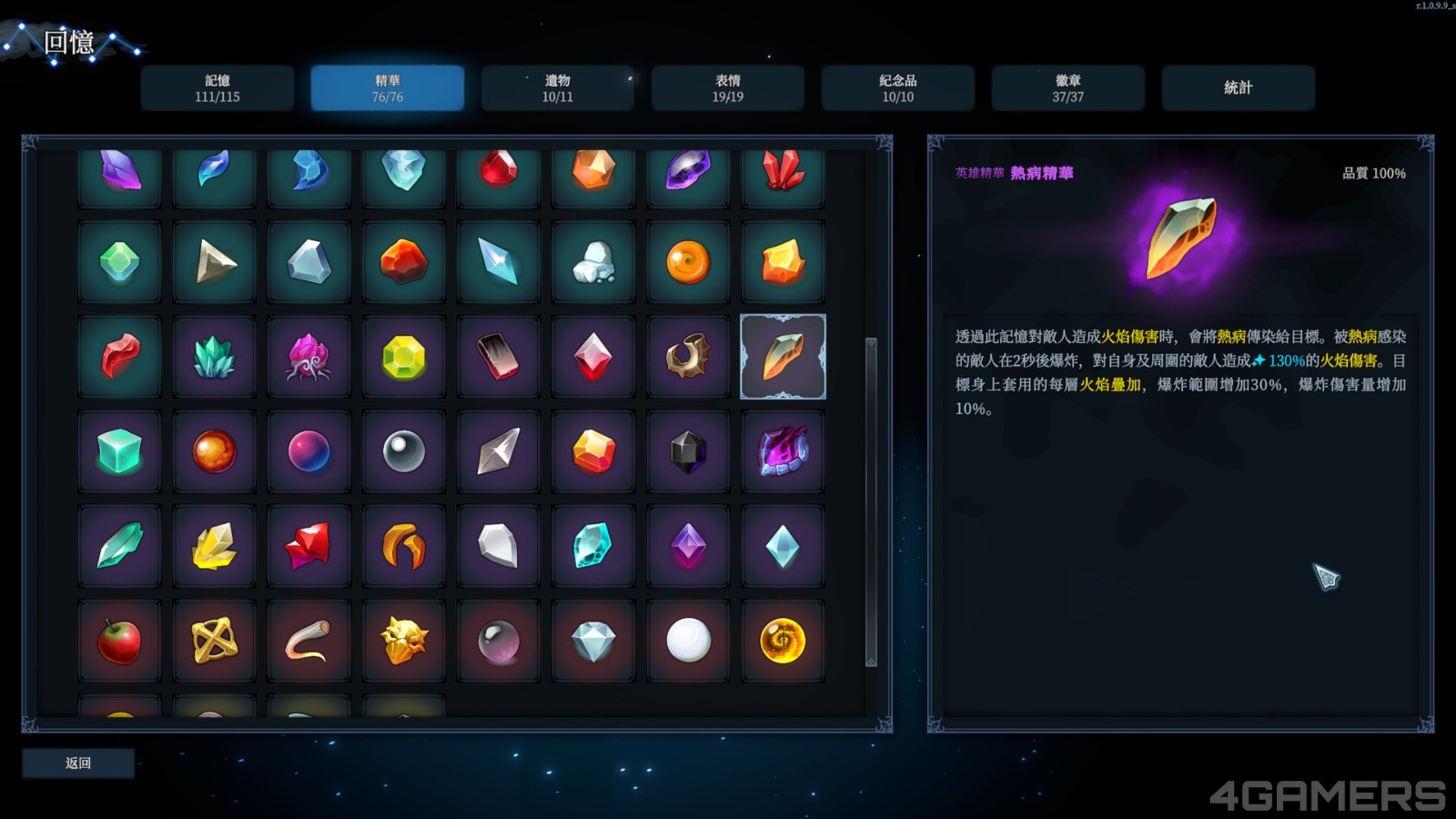Screen dimensions: 1456x819
Task: Open the 遺物 tab
Action: click(557, 88)
